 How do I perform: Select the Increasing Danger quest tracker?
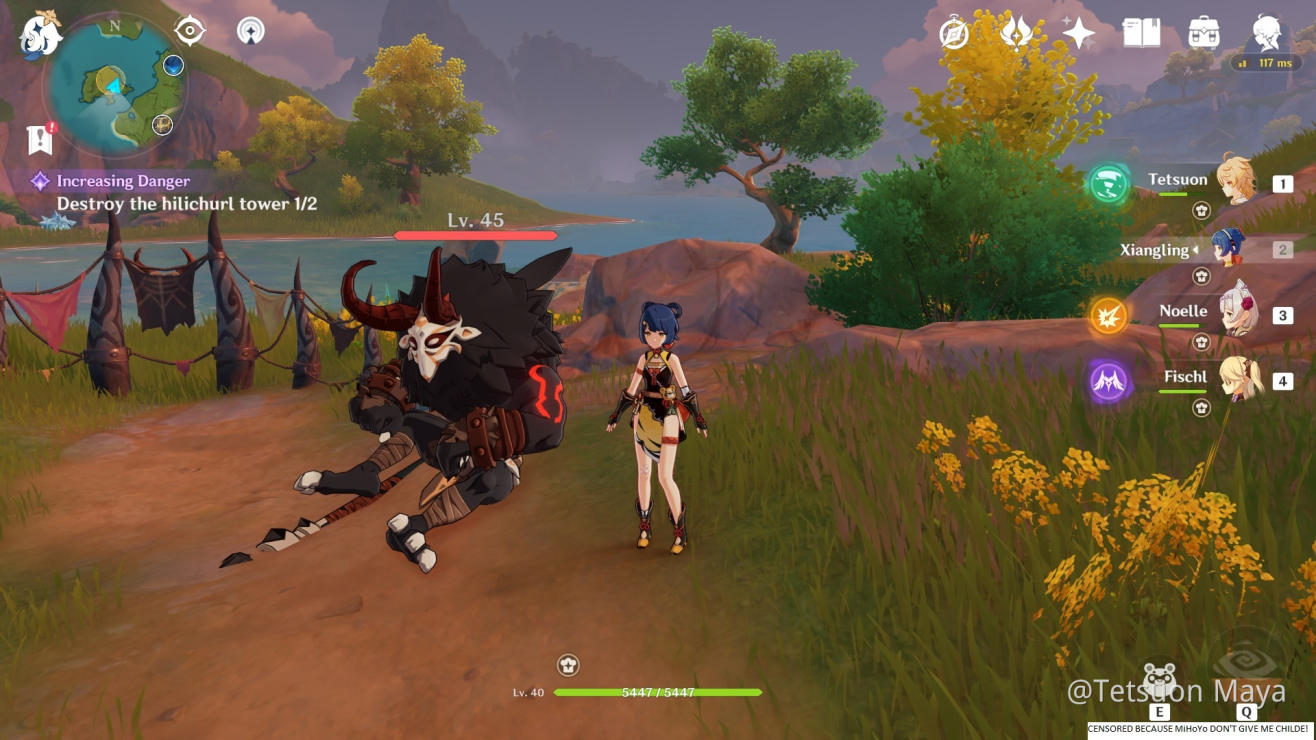pos(123,181)
